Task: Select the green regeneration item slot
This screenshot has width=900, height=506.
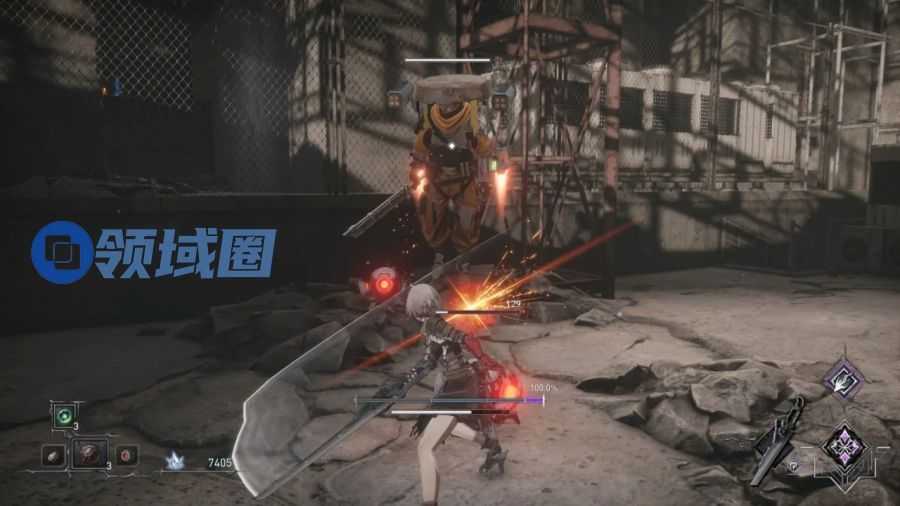Action: pyautogui.click(x=65, y=415)
